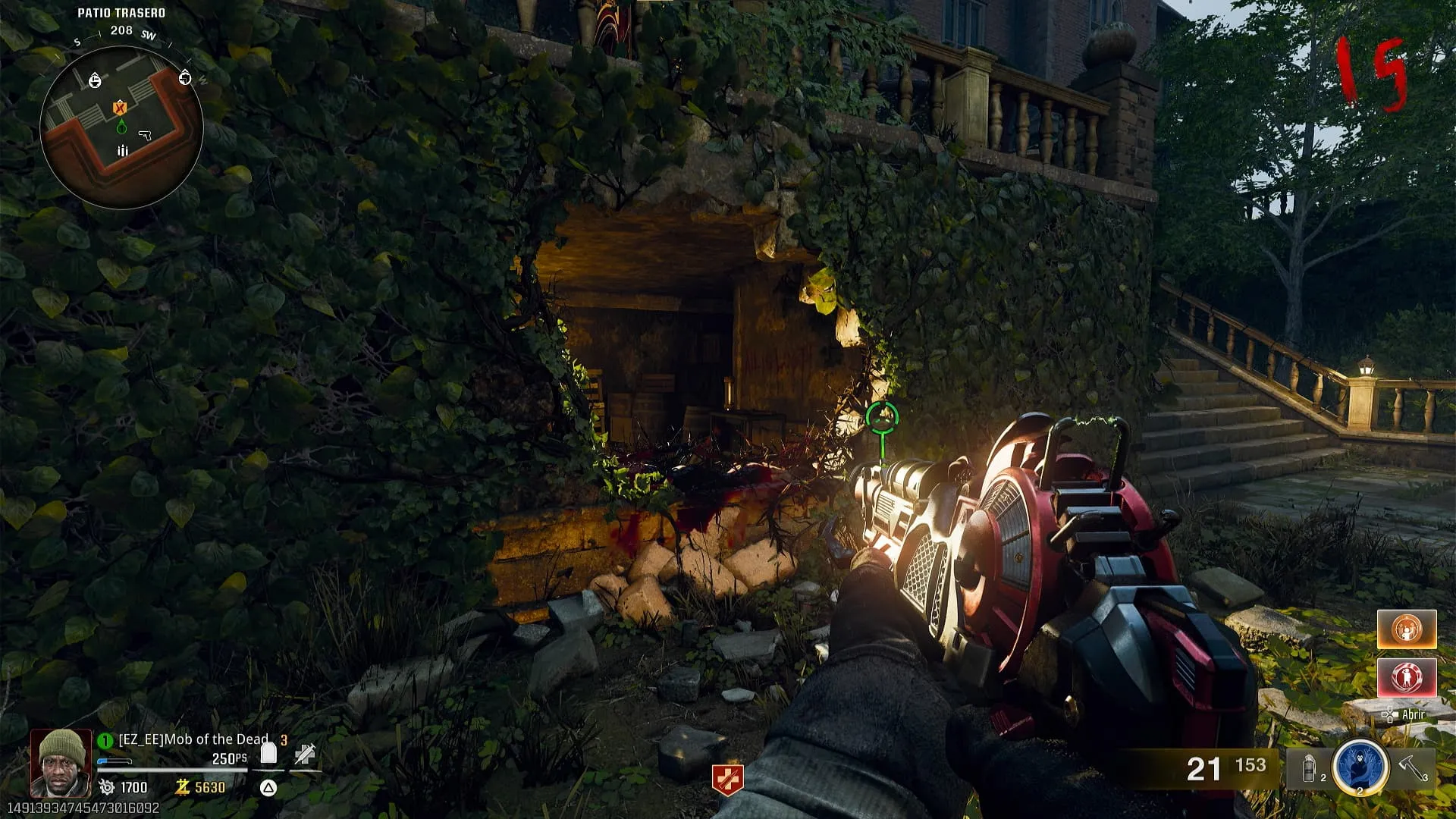Select the ammo bullets marker on minimap
1456x819 pixels.
pos(123,151)
